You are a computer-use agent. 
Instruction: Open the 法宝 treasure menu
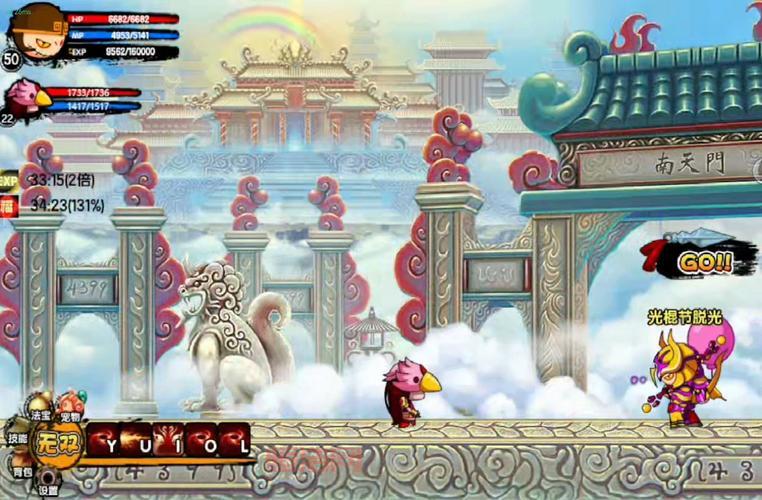(x=41, y=412)
